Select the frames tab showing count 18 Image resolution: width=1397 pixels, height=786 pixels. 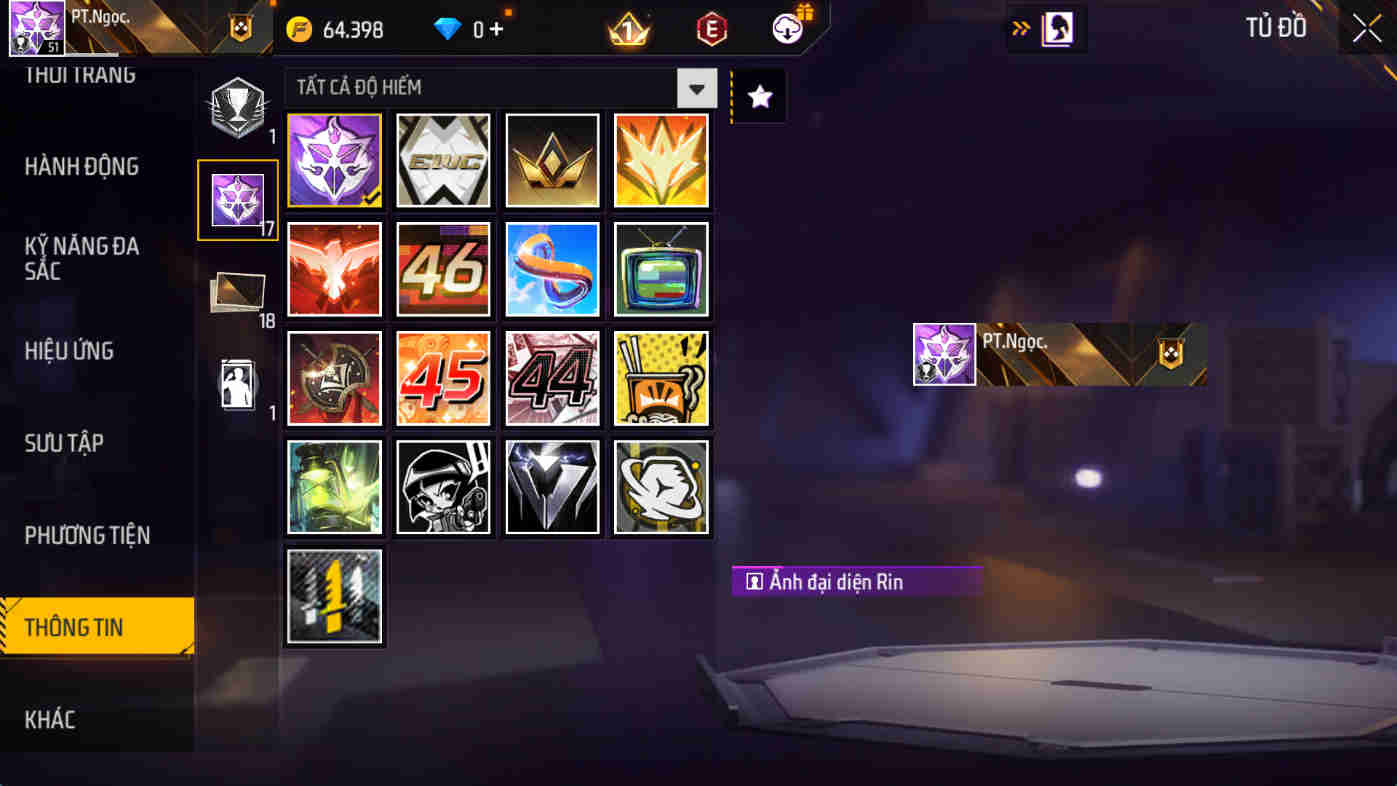[x=237, y=290]
